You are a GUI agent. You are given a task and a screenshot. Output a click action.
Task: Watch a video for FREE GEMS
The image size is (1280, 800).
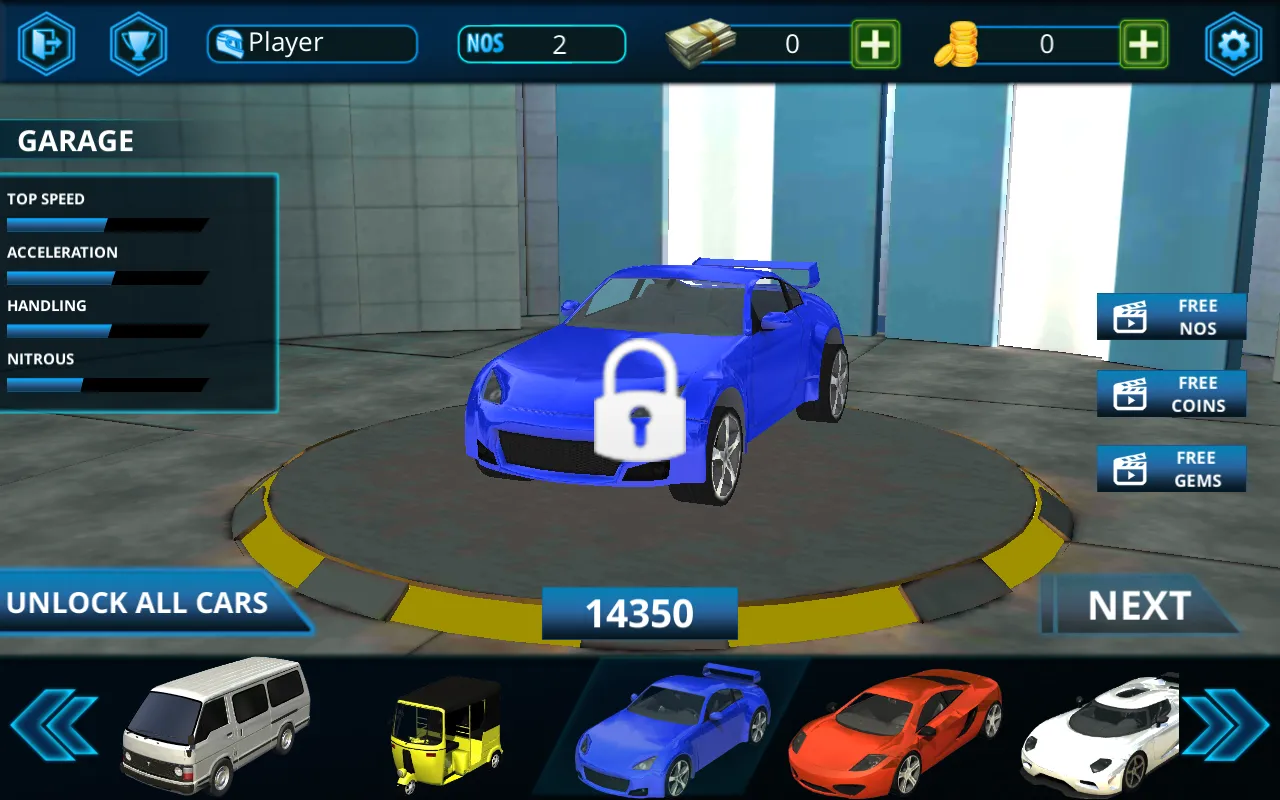1171,468
